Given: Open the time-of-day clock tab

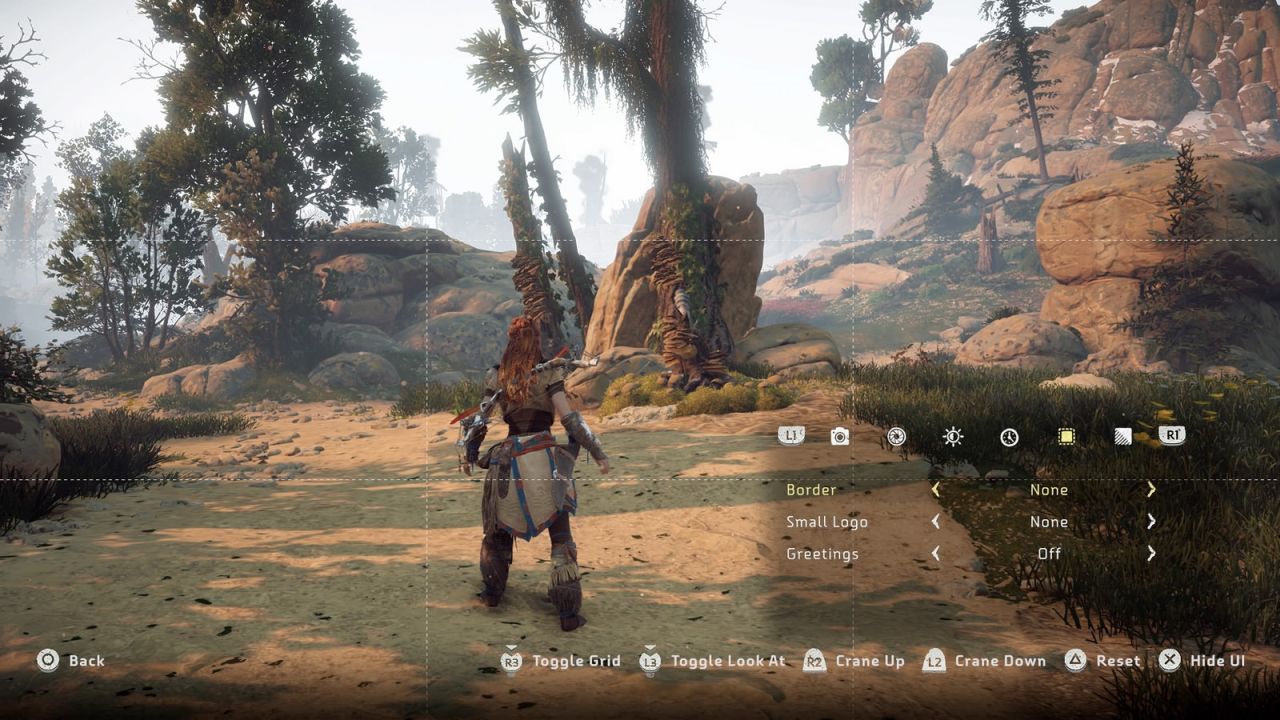Looking at the screenshot, I should pyautogui.click(x=1009, y=436).
